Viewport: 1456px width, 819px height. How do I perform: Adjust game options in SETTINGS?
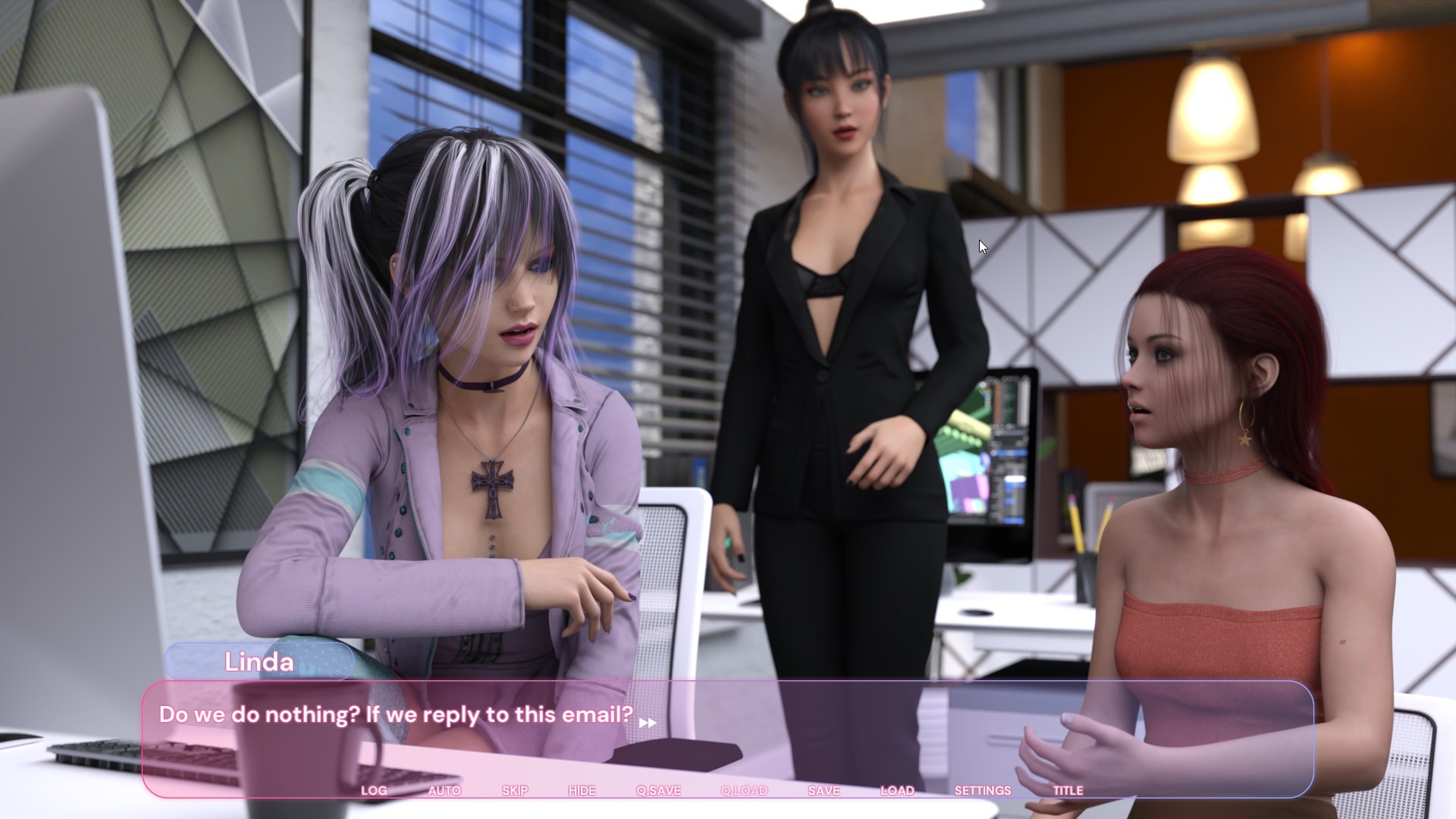(x=984, y=790)
